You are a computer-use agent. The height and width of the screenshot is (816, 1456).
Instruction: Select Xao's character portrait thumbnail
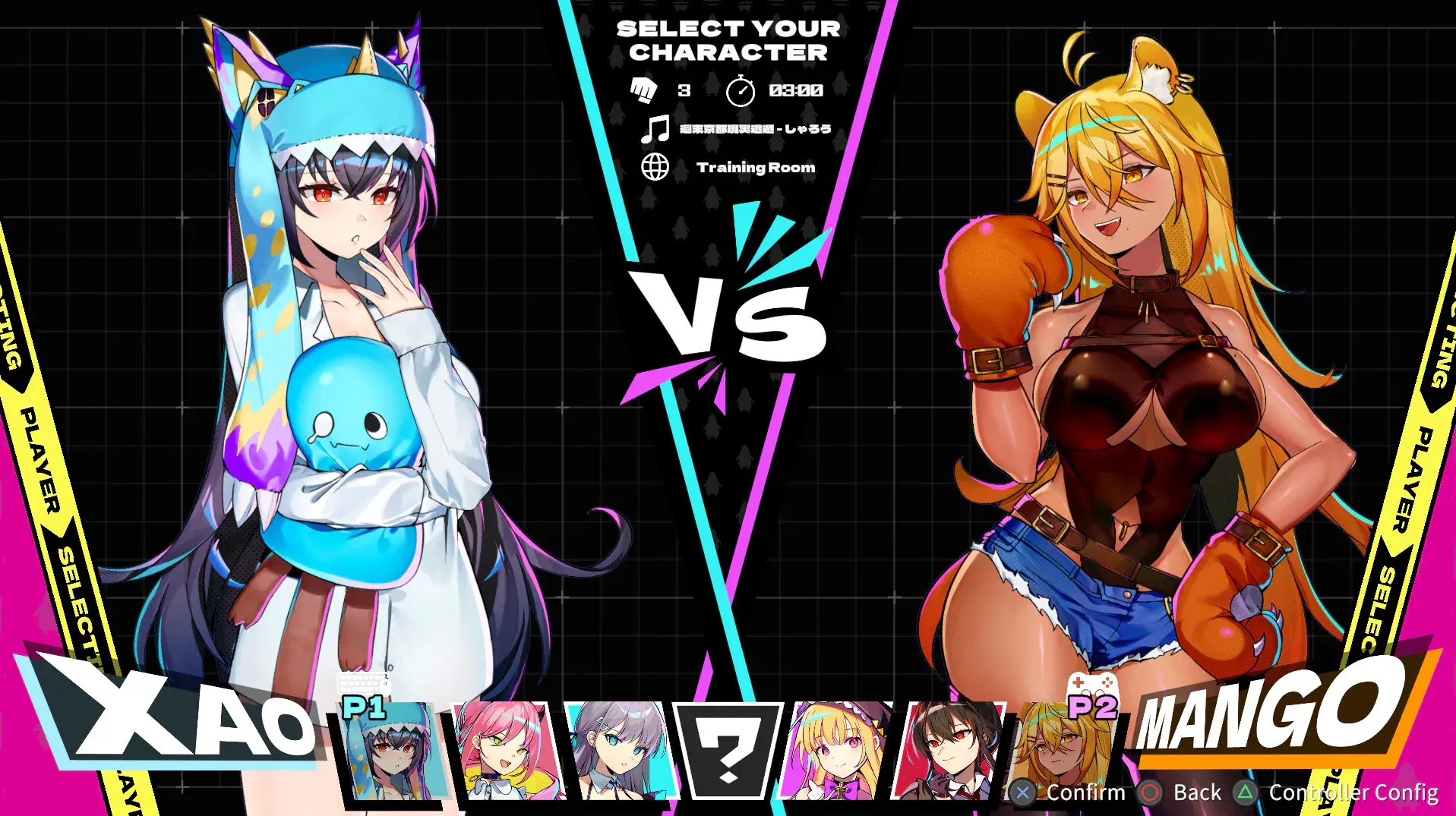pyautogui.click(x=391, y=752)
